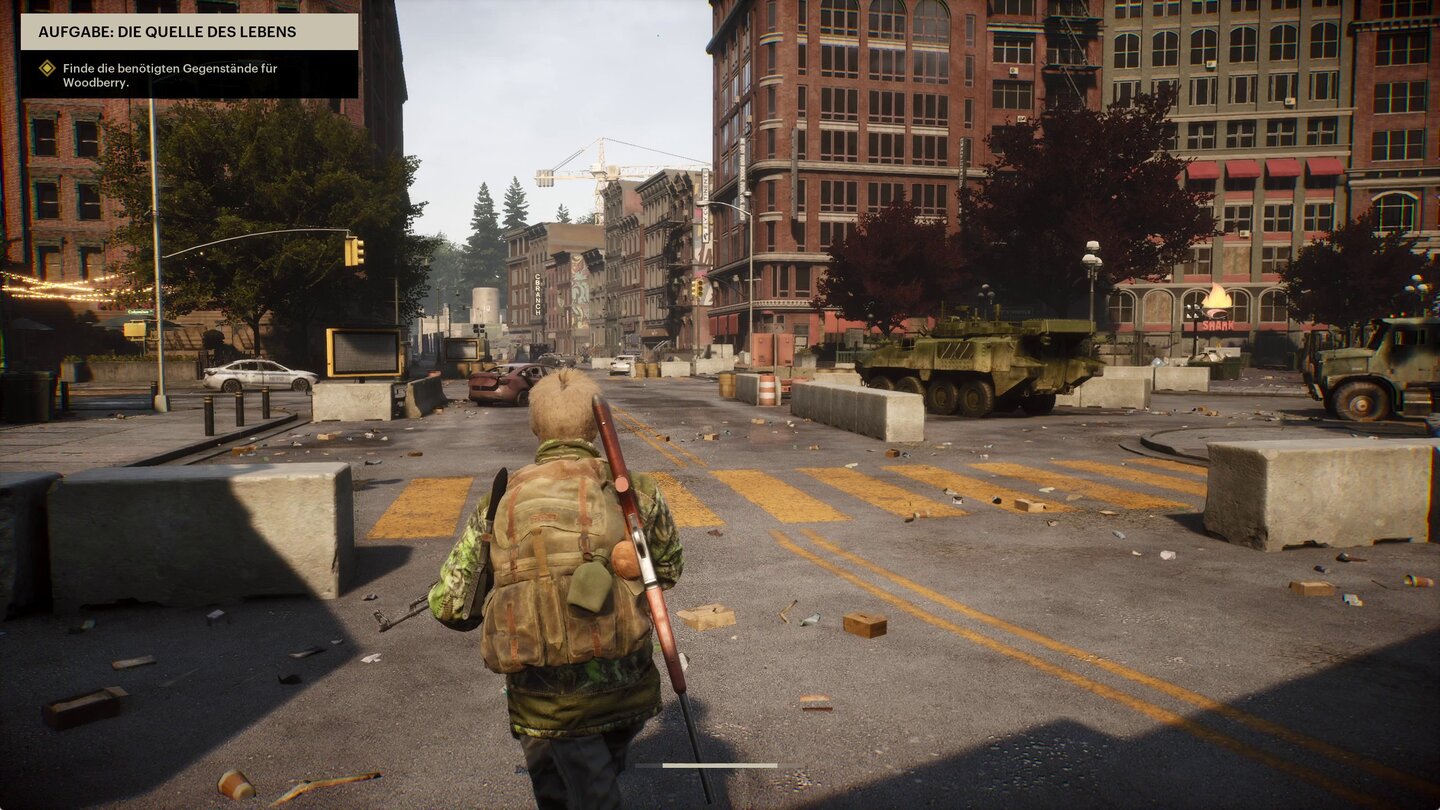This screenshot has height=810, width=1440.
Task: Open the quest header "Die Quelle des Lebens"
Action: point(189,32)
